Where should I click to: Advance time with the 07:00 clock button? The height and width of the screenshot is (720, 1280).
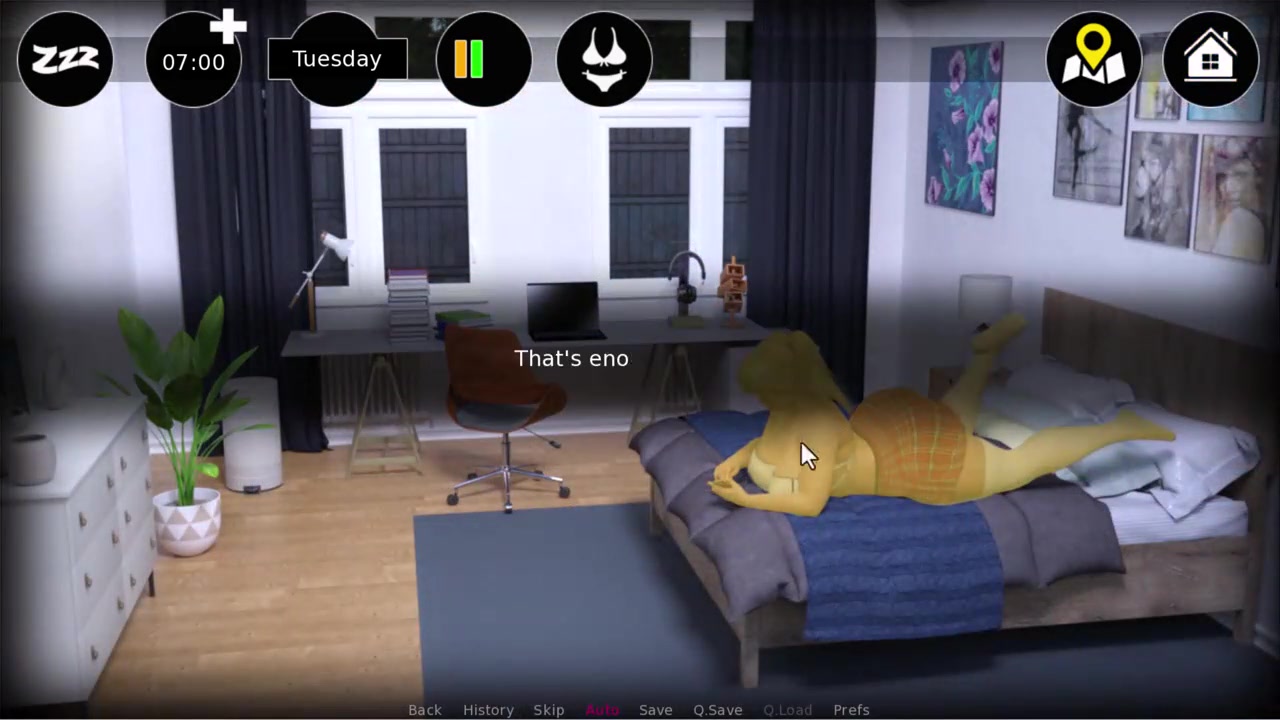tap(194, 61)
